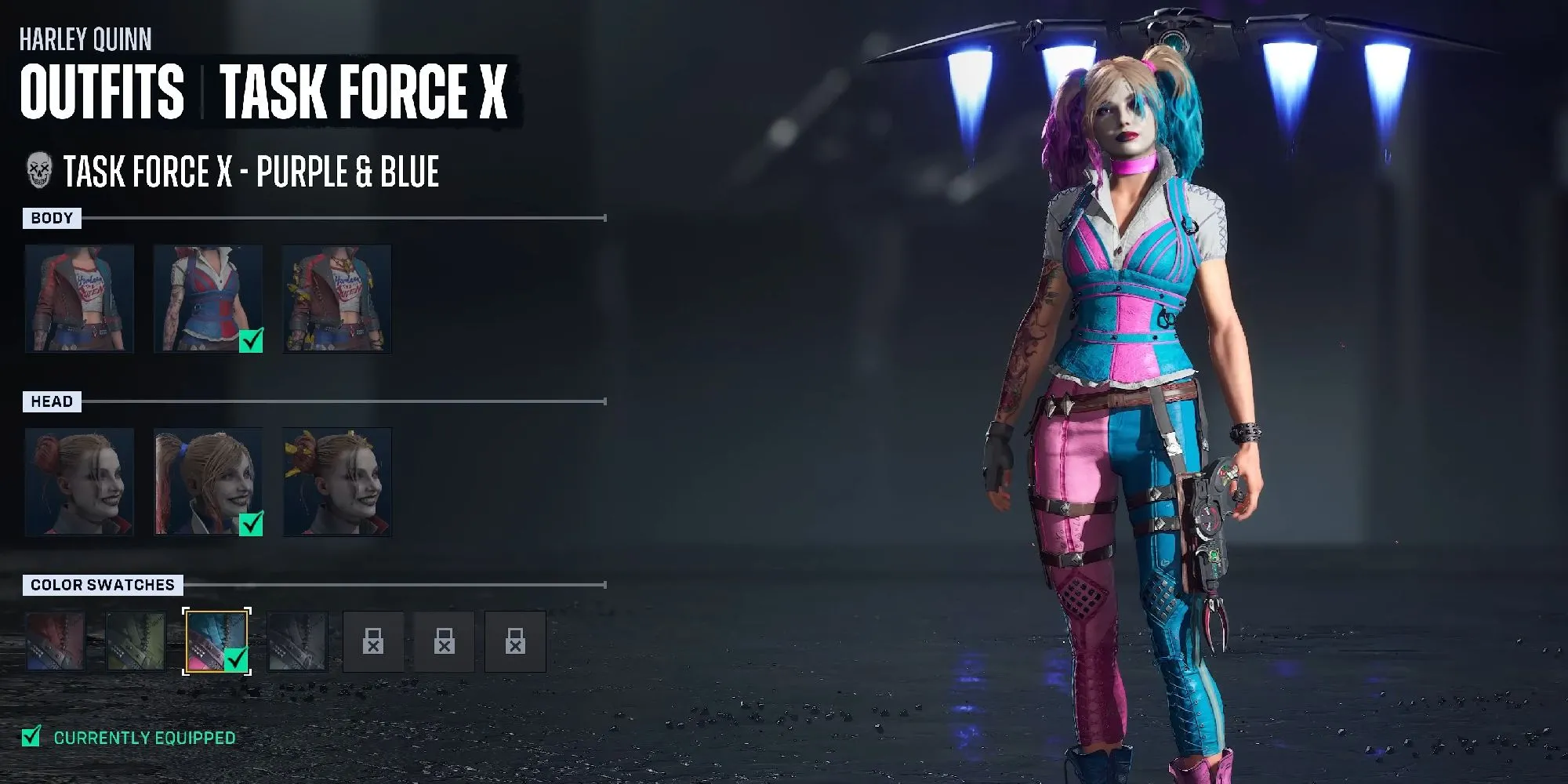This screenshot has width=1568, height=784.
Task: Pick the jacket body with yellow shoulder details
Action: (337, 299)
